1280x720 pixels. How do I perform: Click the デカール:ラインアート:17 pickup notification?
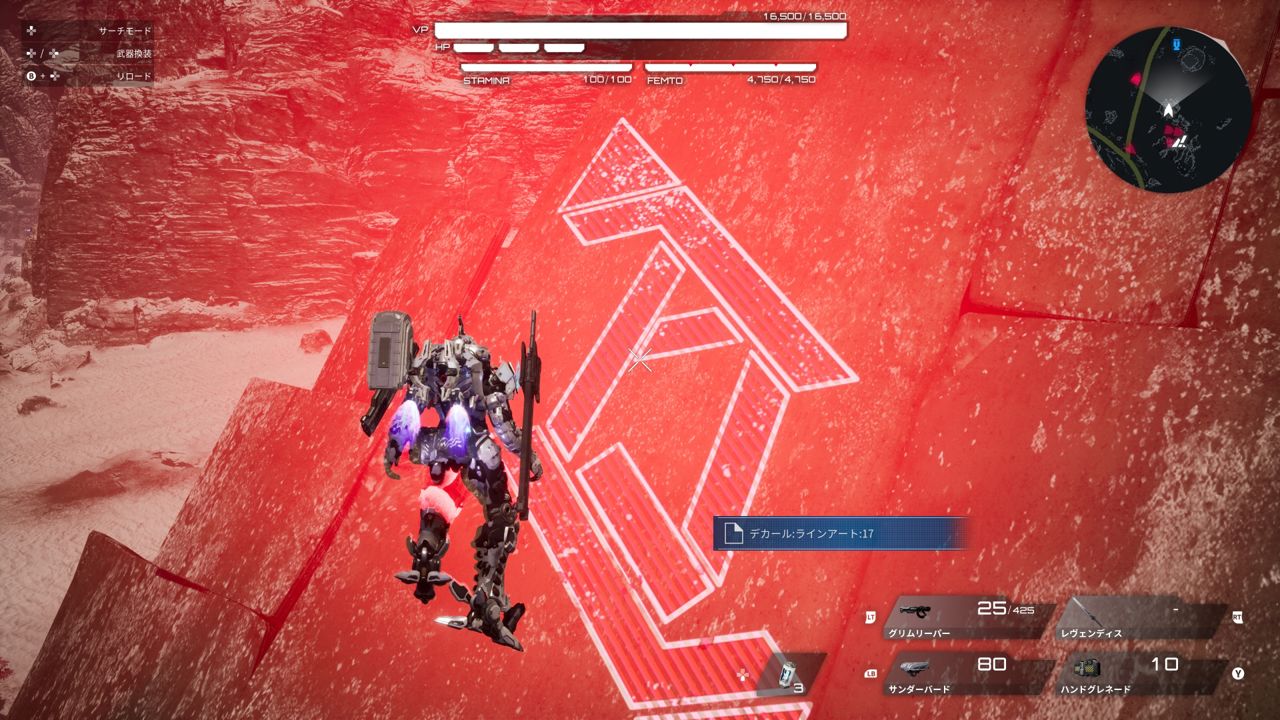click(840, 533)
